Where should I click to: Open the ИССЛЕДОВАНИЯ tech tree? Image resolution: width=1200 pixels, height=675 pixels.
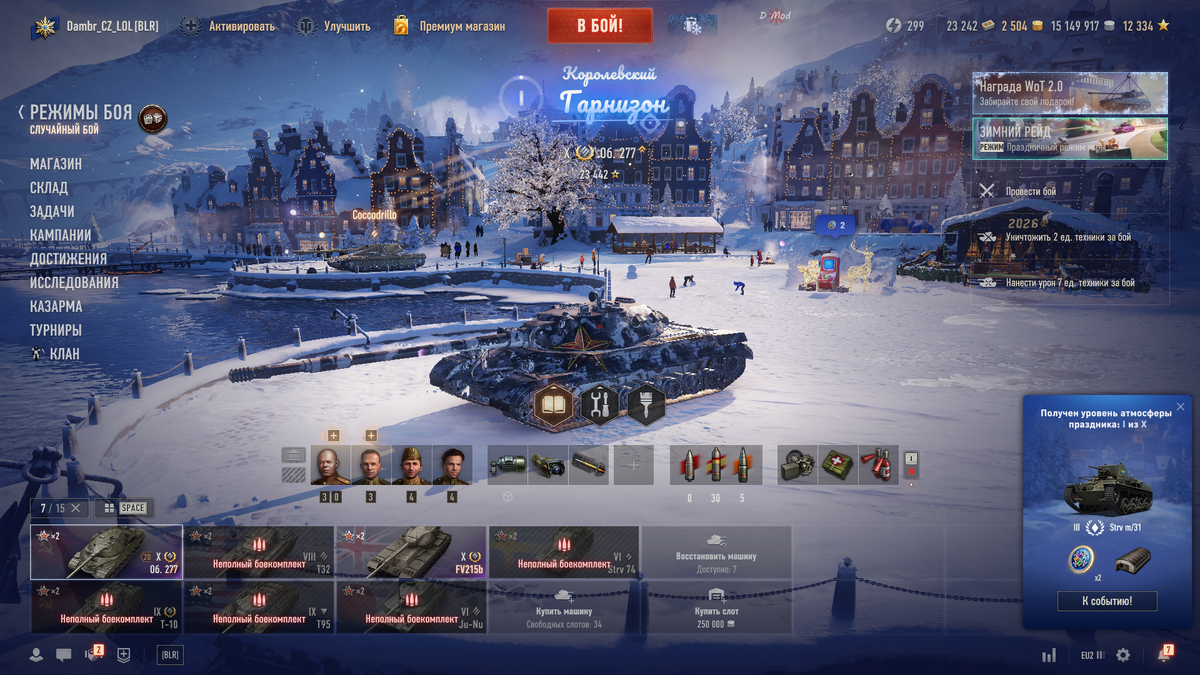[x=74, y=283]
